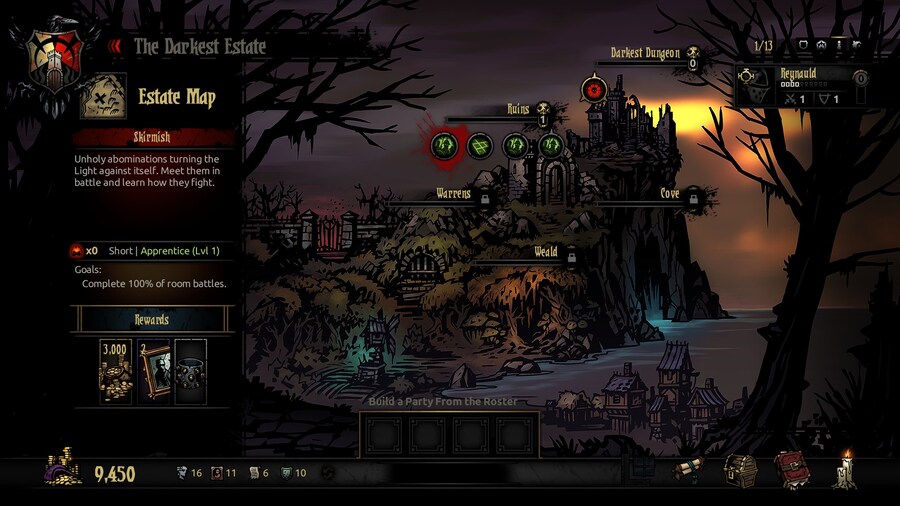The width and height of the screenshot is (900, 506).
Task: Click the red Darkest Dungeon quest marker
Action: click(x=594, y=90)
